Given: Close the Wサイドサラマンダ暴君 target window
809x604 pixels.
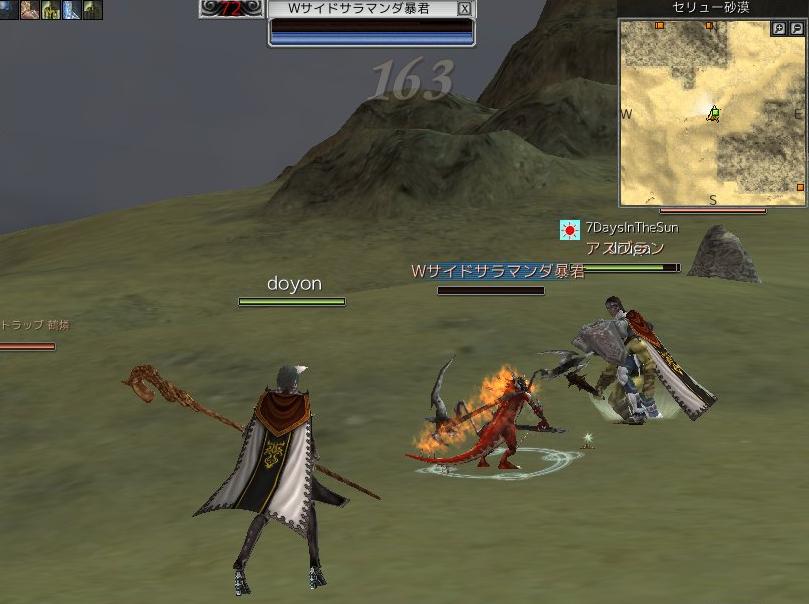Looking at the screenshot, I should tap(464, 8).
